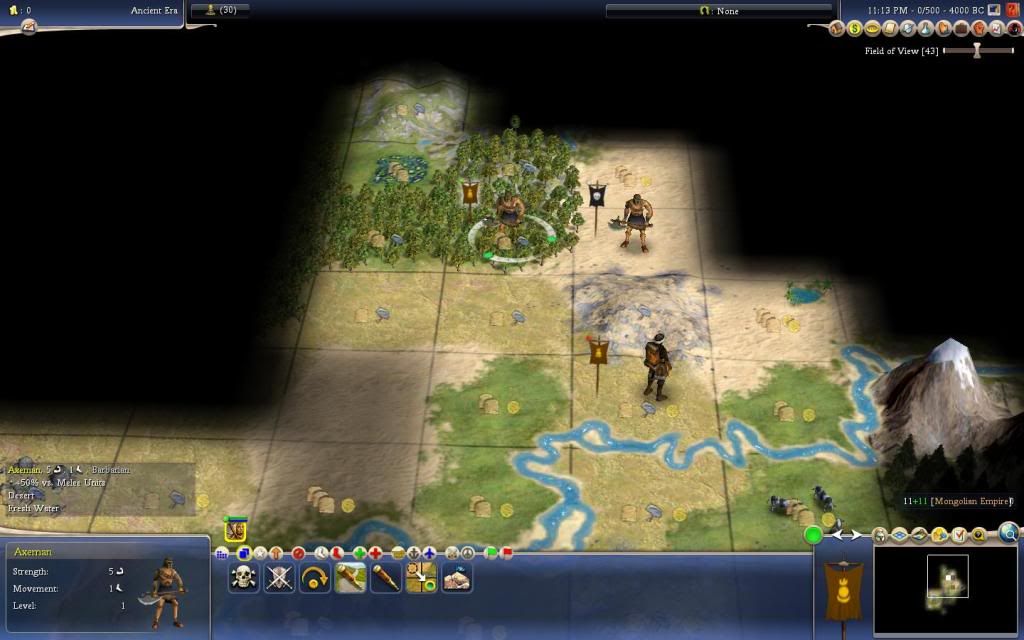This screenshot has width=1024, height=640.
Task: Cycle to previous unit with left arrow
Action: click(838, 535)
